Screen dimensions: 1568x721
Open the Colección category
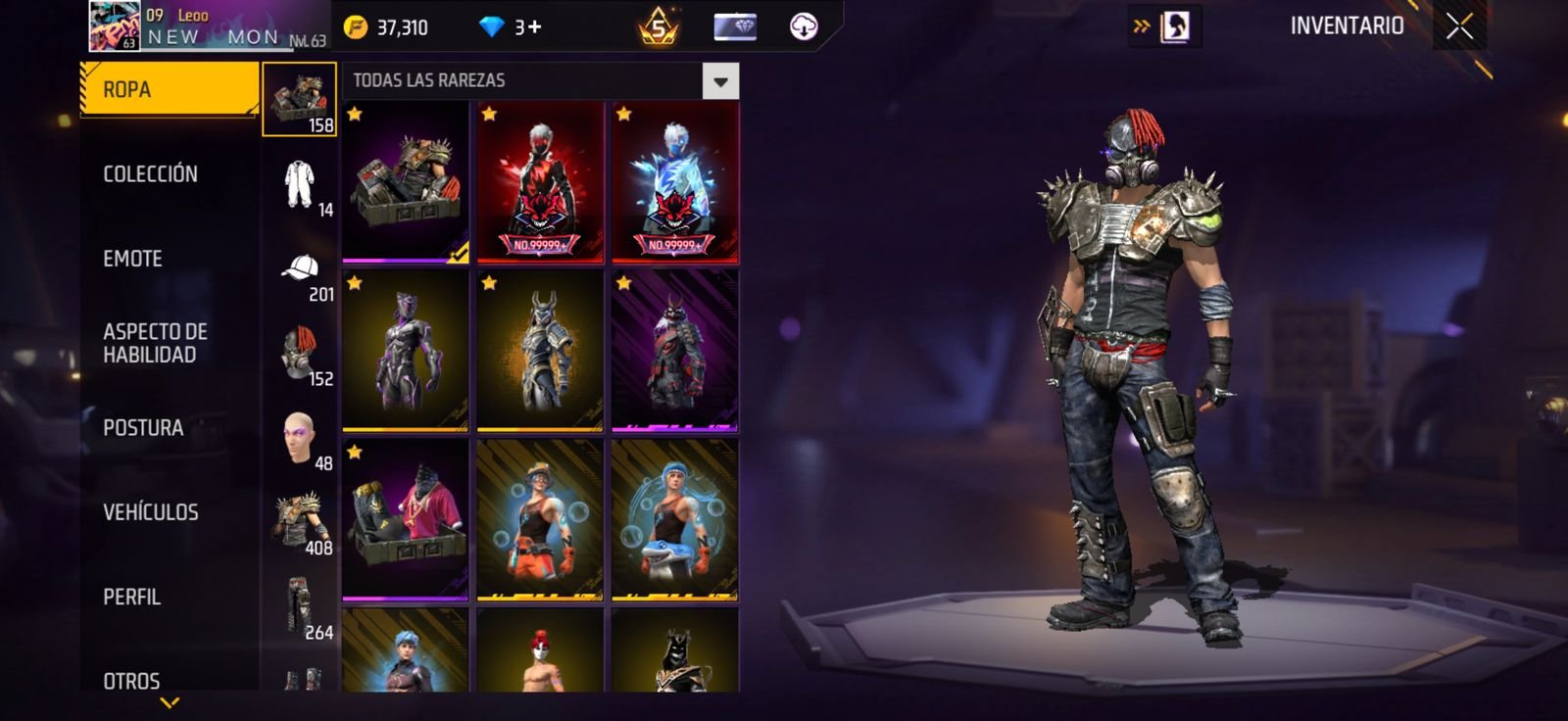click(151, 174)
